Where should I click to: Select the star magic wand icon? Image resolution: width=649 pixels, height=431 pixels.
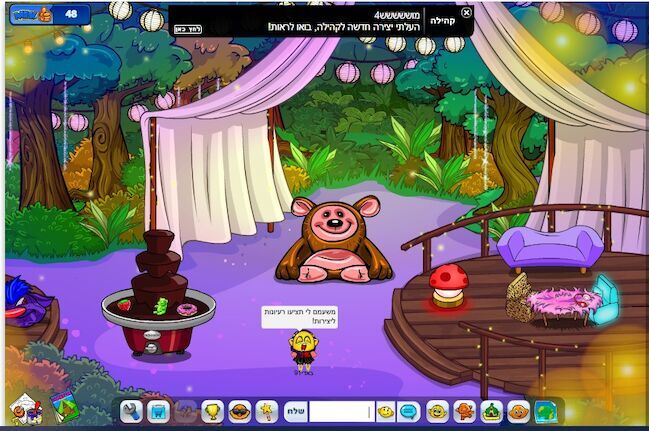point(267,411)
